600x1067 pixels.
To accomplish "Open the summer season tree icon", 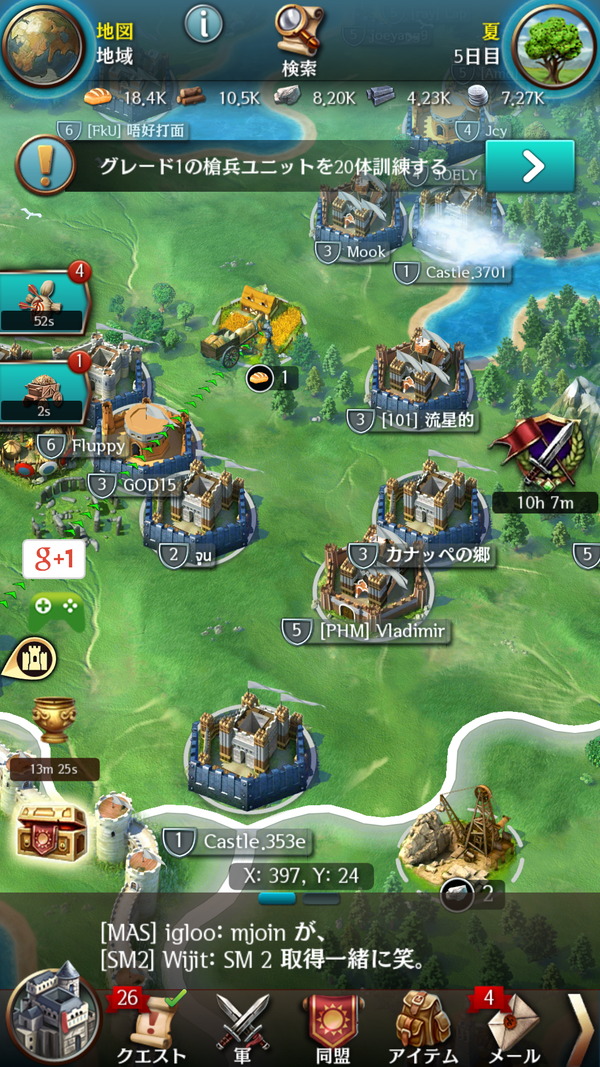I will click(553, 45).
